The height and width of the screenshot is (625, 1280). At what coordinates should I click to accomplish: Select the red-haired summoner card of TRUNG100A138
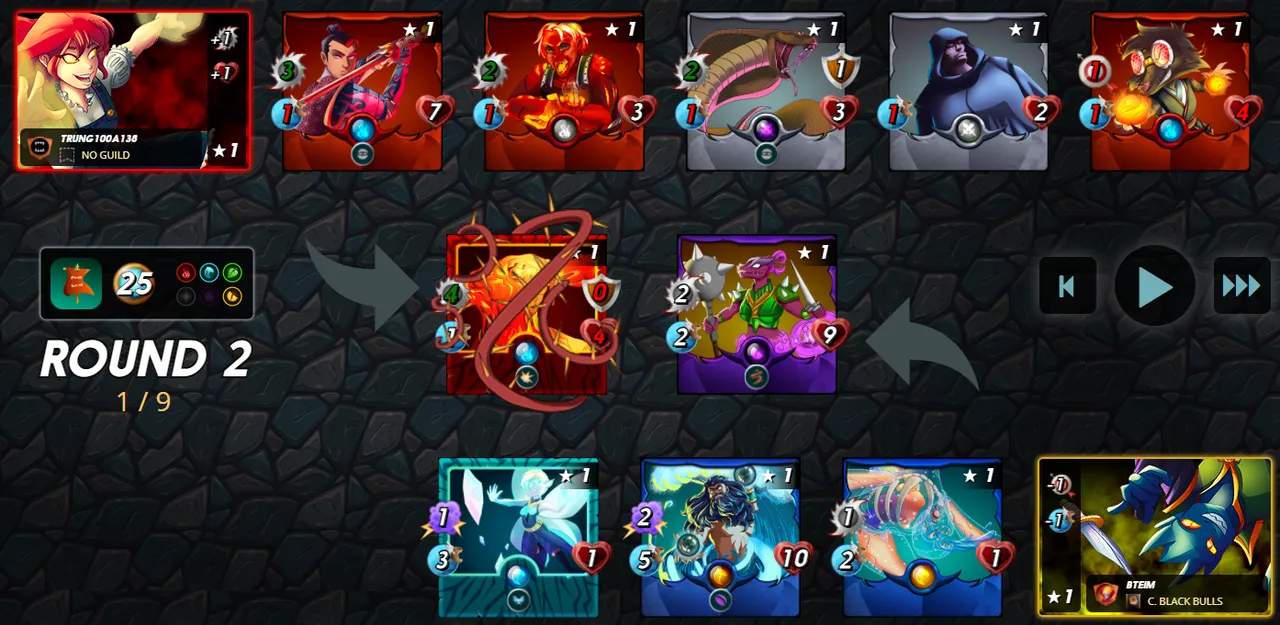tap(133, 90)
